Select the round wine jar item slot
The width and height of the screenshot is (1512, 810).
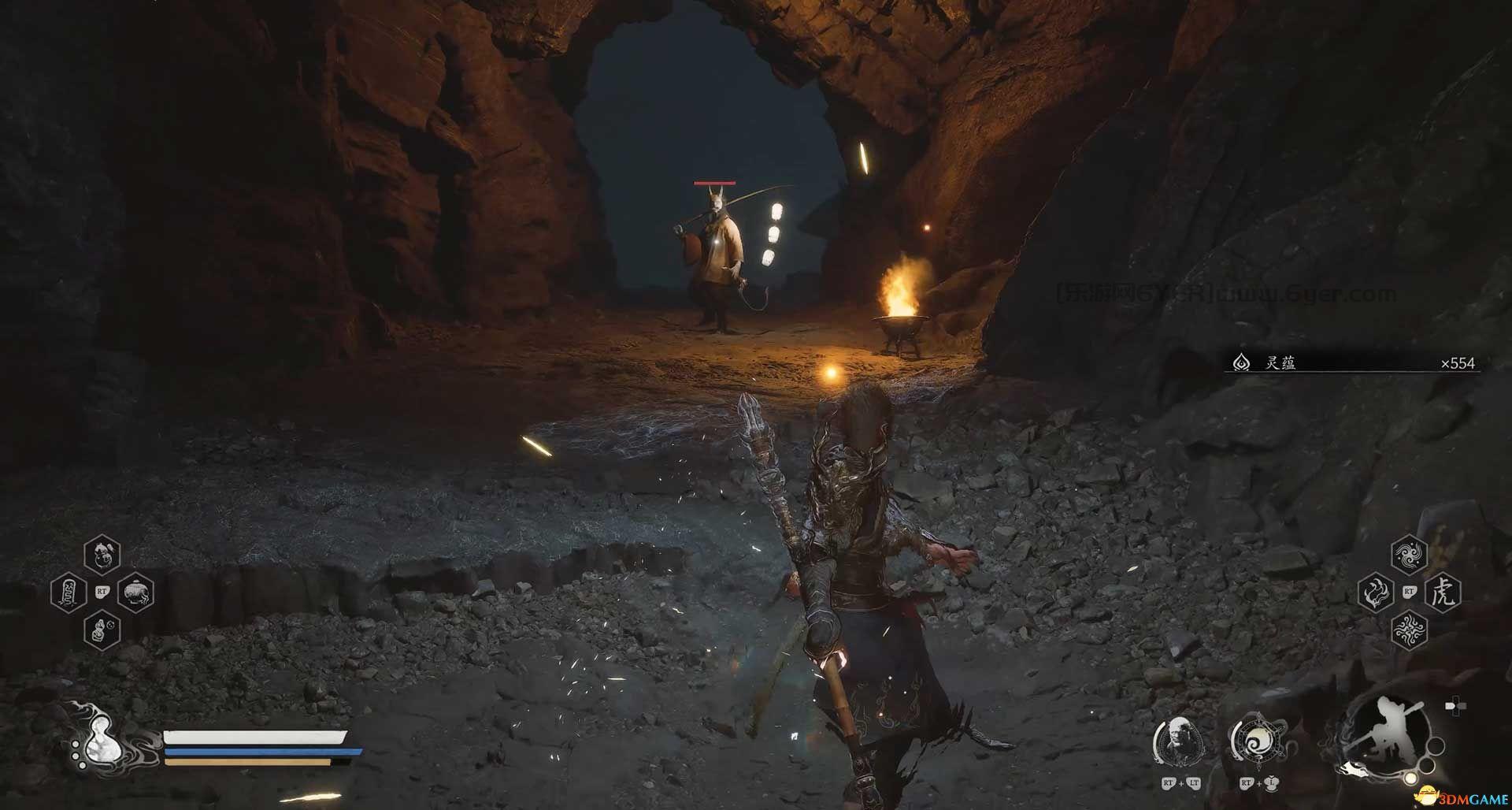(135, 593)
